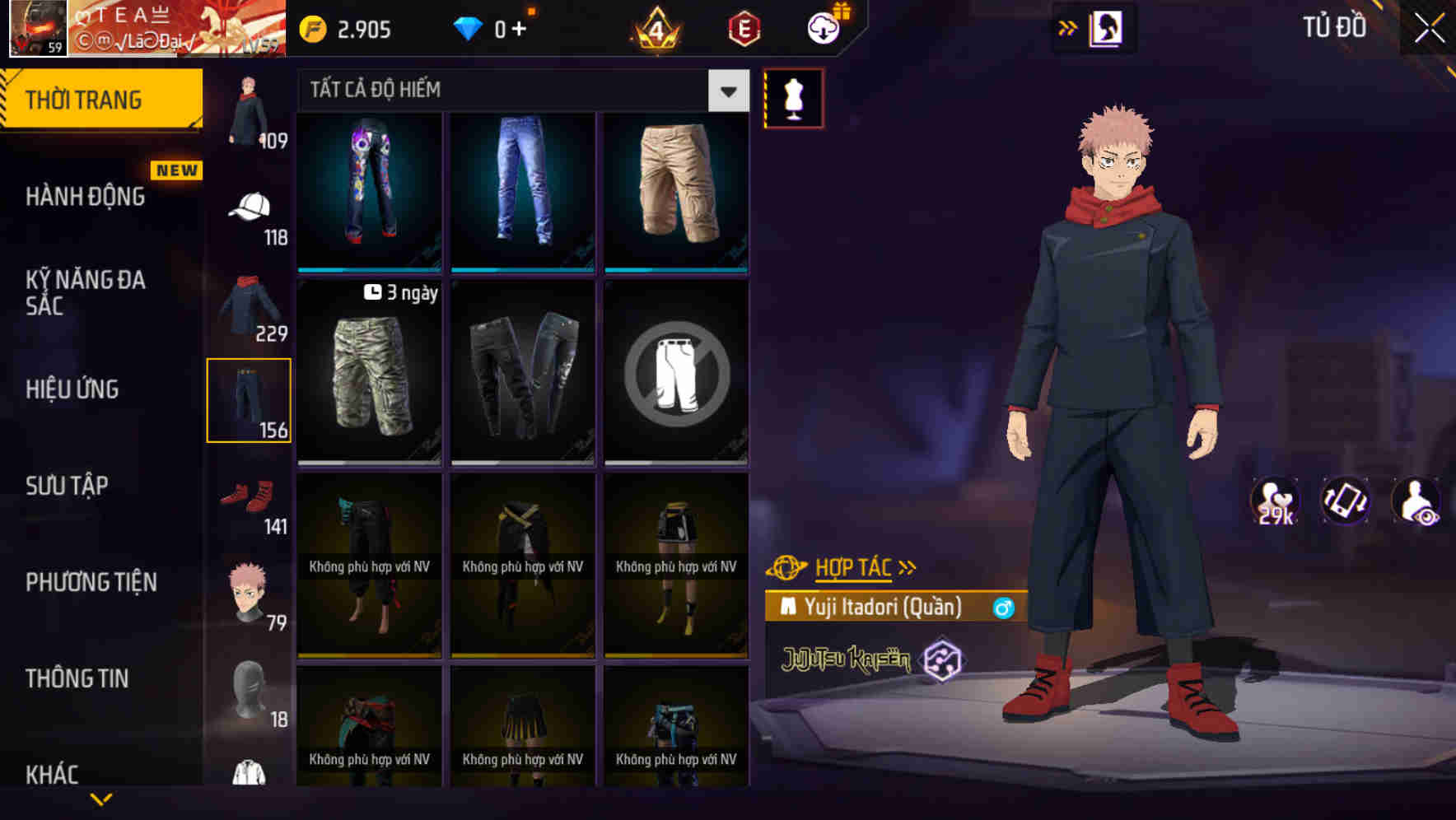
Task: Select the mannequin outfit preview icon
Action: (793, 96)
